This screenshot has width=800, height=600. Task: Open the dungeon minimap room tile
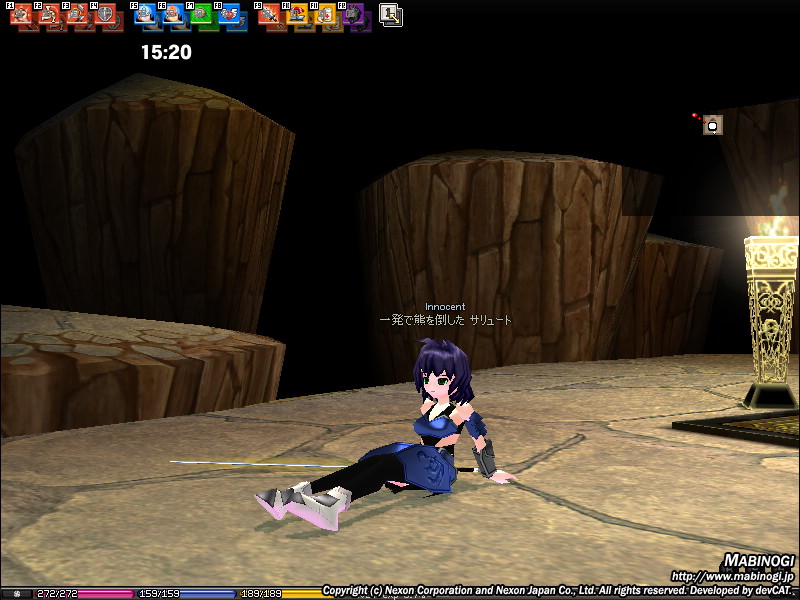pos(712,125)
